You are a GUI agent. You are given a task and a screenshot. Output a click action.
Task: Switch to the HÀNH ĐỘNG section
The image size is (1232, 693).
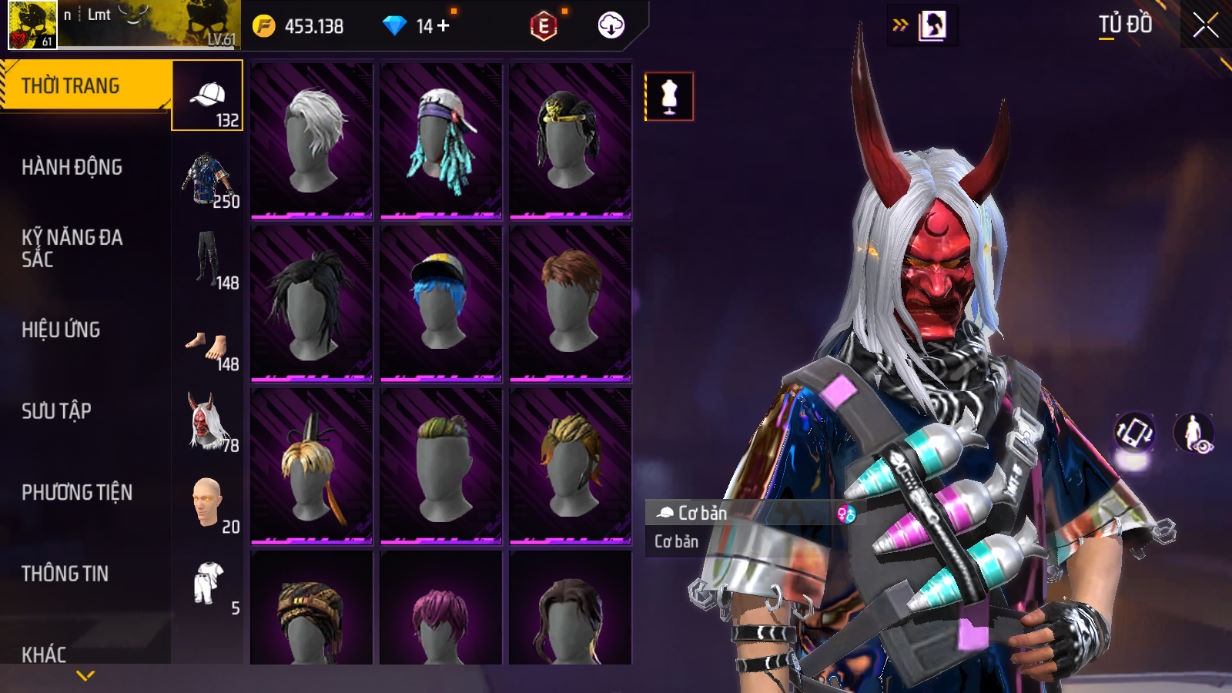(72, 167)
